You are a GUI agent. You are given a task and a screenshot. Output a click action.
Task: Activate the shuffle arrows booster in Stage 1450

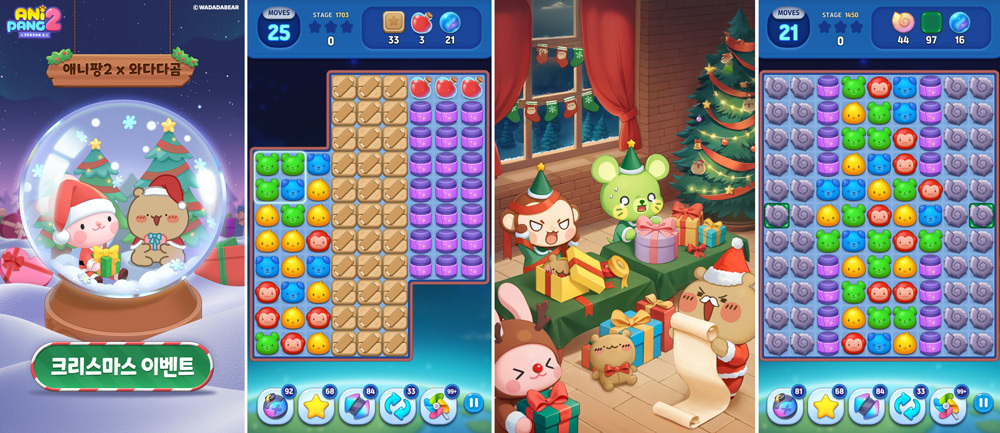907,405
